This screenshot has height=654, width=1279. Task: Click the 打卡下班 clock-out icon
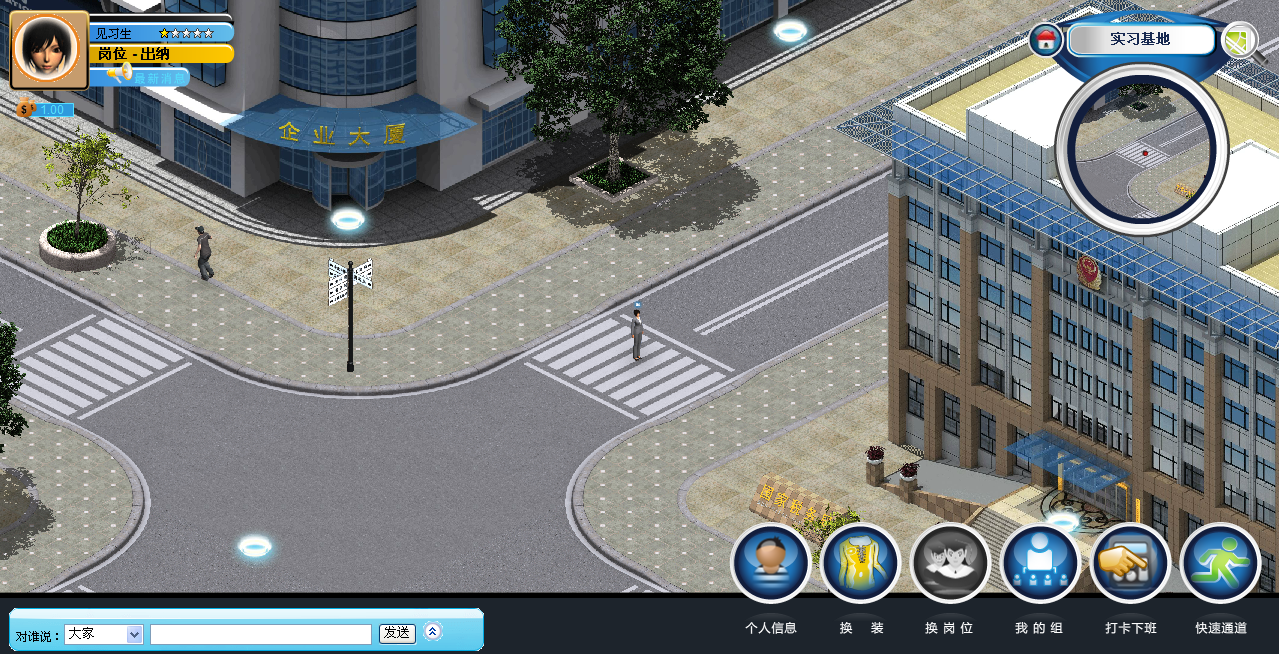coord(1130,563)
